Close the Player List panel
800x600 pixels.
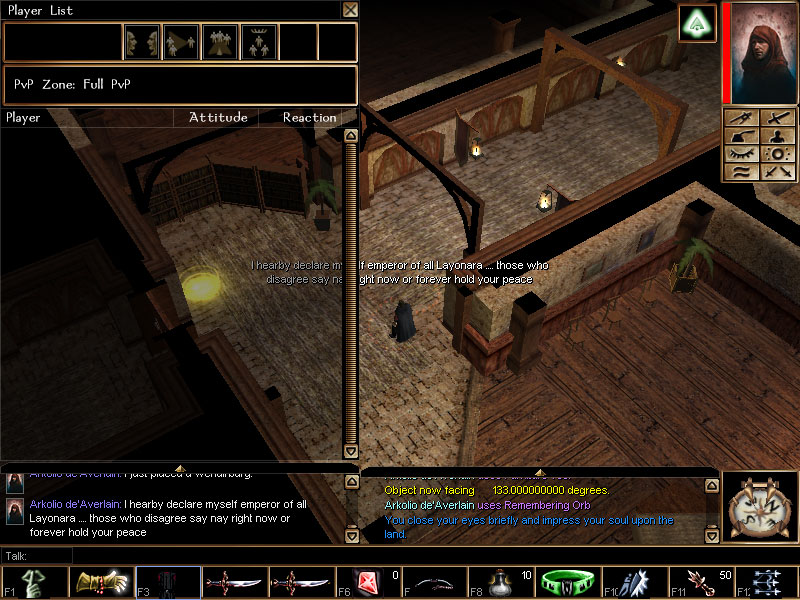pos(349,10)
